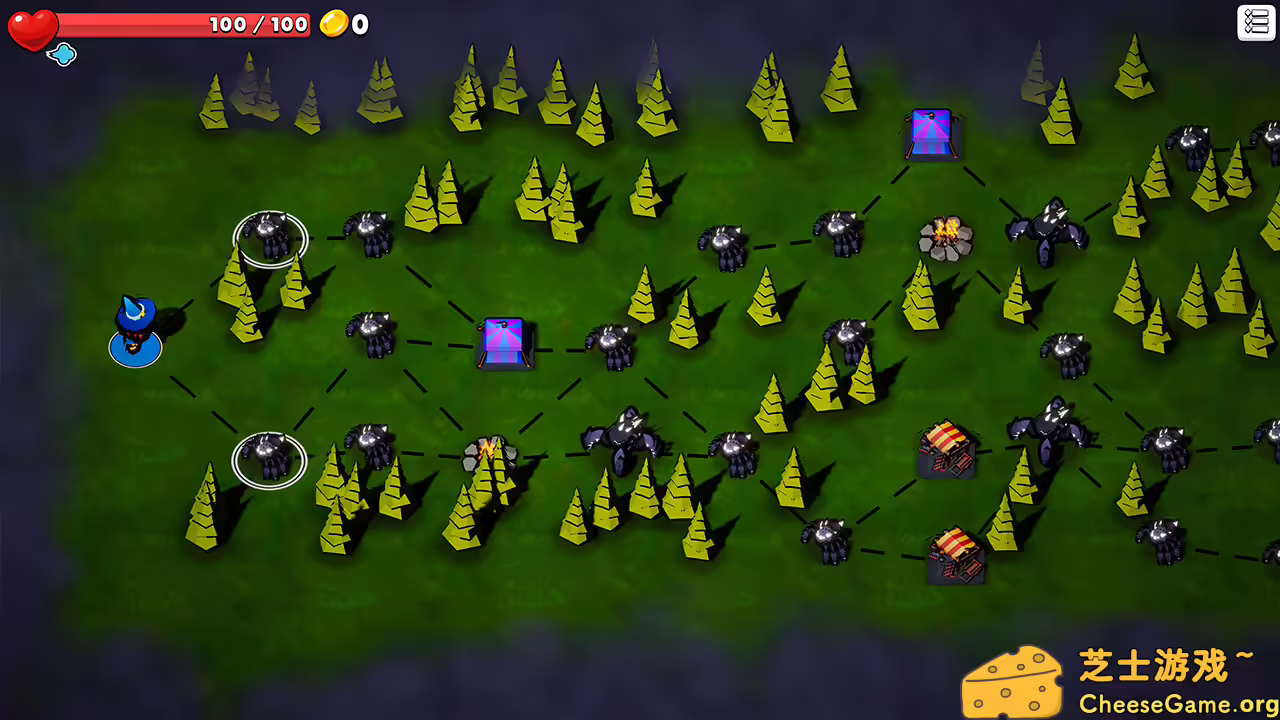Select the lower circled spider nest node

[x=268, y=460]
